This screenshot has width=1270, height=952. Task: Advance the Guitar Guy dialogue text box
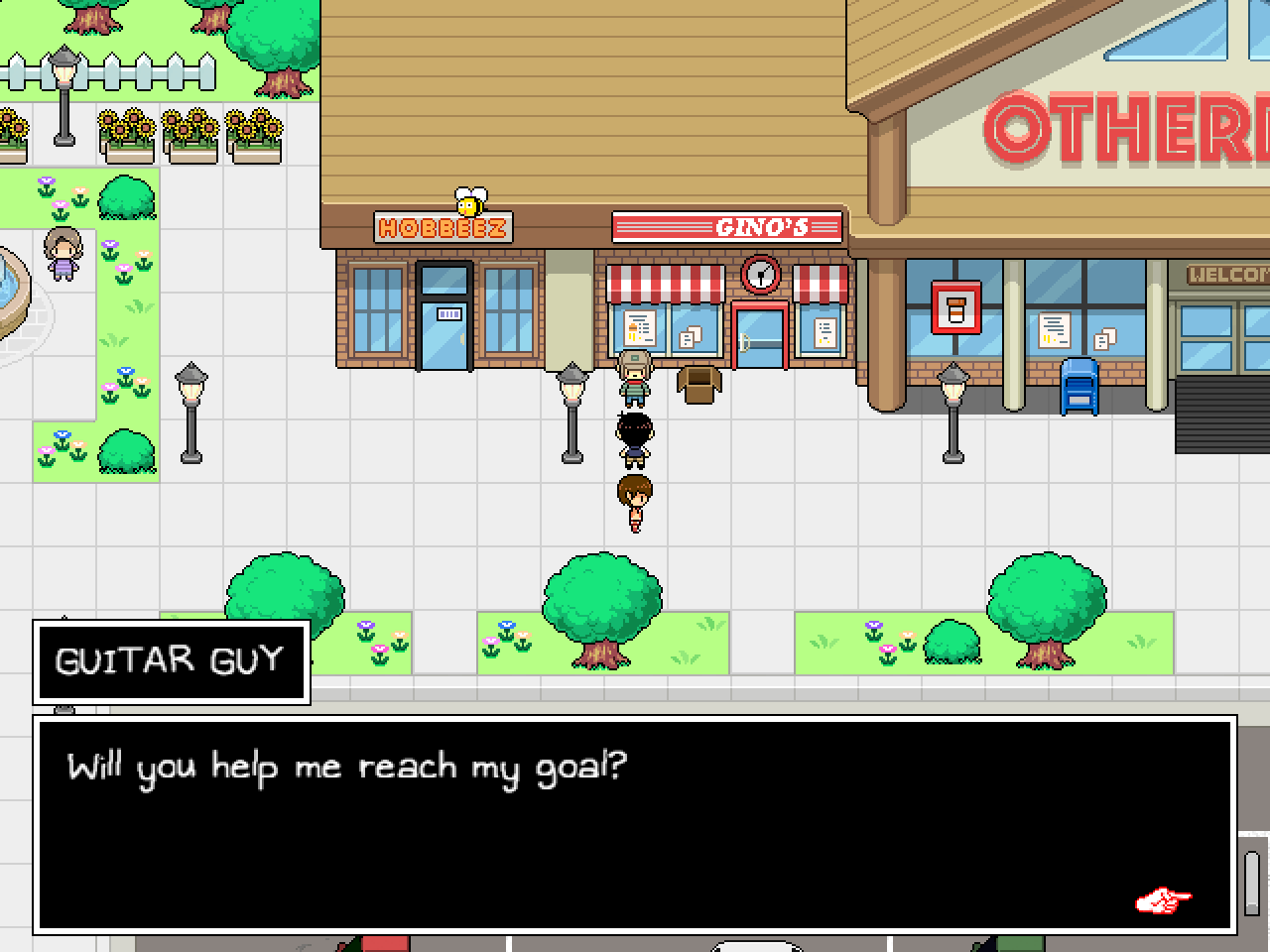[x=635, y=823]
